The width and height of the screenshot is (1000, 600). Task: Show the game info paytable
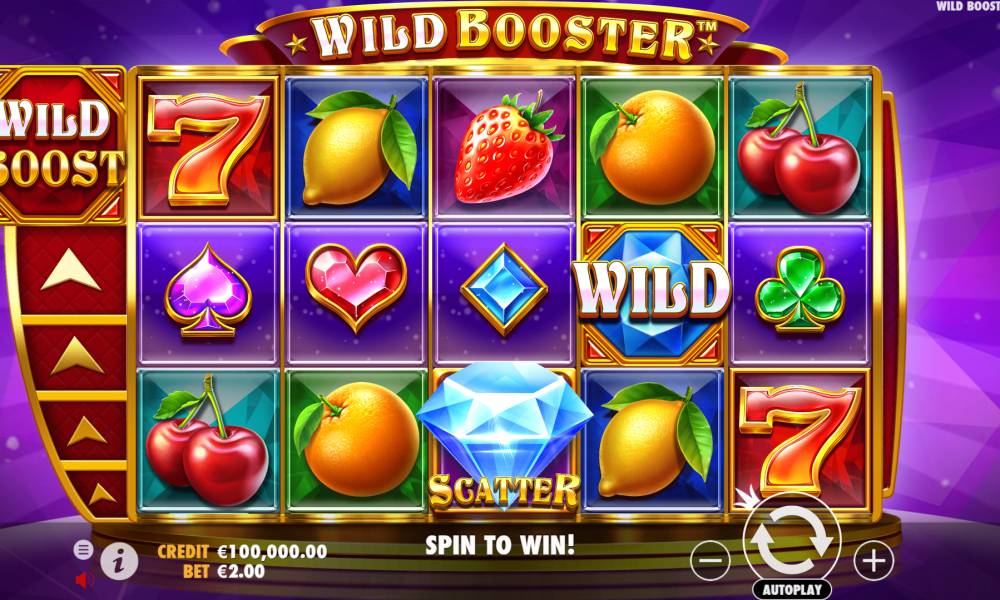coord(119,562)
